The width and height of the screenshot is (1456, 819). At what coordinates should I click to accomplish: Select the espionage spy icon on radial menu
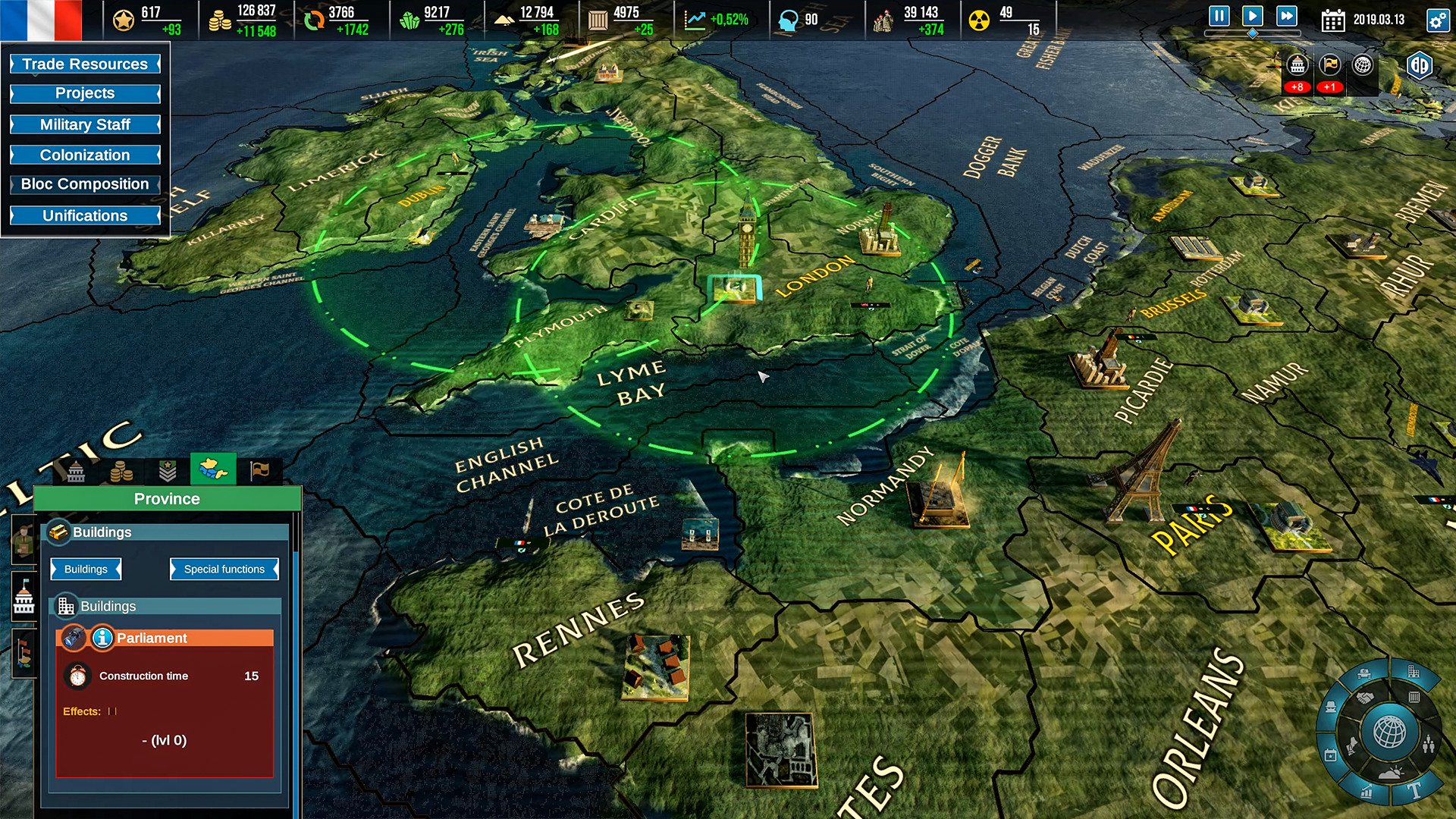tap(1332, 708)
